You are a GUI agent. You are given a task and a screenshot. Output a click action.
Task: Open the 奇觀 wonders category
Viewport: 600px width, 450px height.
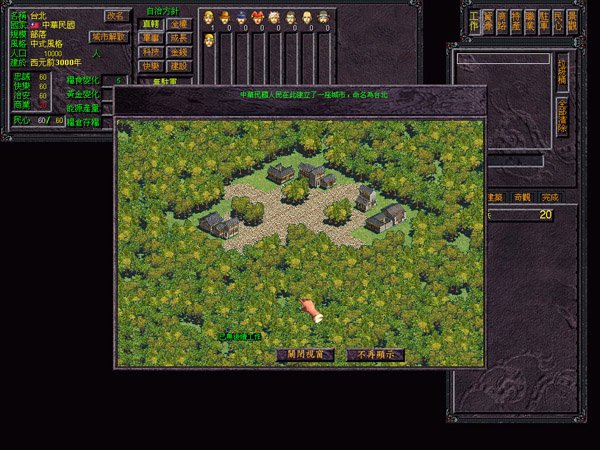click(522, 198)
